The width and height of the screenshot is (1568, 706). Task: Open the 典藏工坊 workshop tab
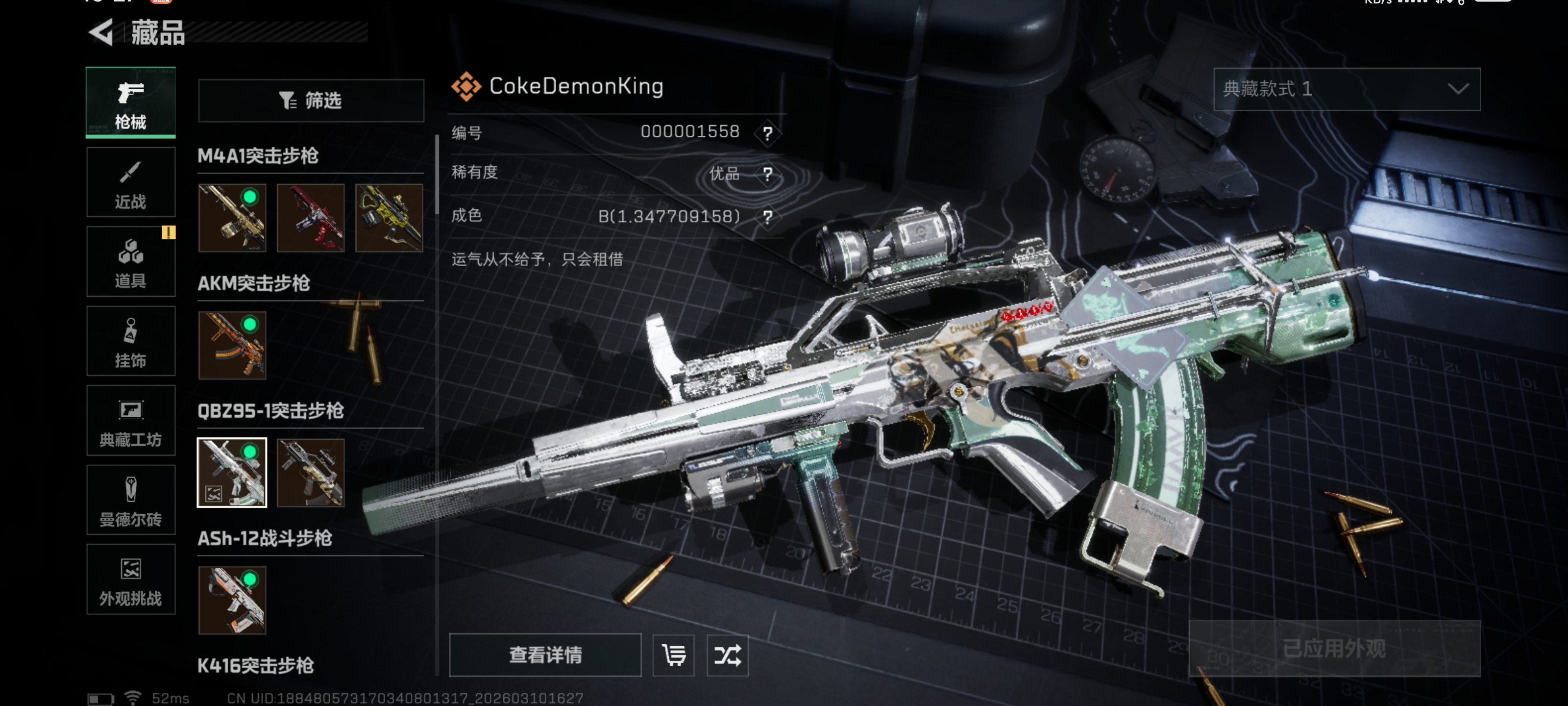click(131, 421)
